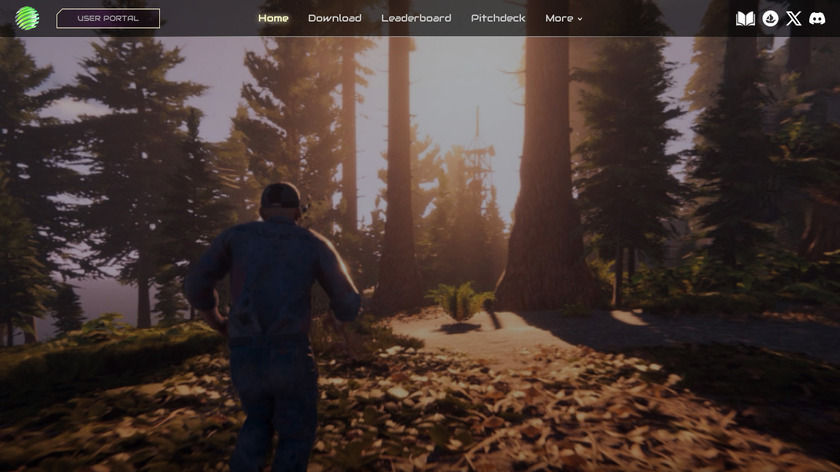The height and width of the screenshot is (472, 840).
Task: Open the open-book documentation icon
Action: click(x=745, y=18)
